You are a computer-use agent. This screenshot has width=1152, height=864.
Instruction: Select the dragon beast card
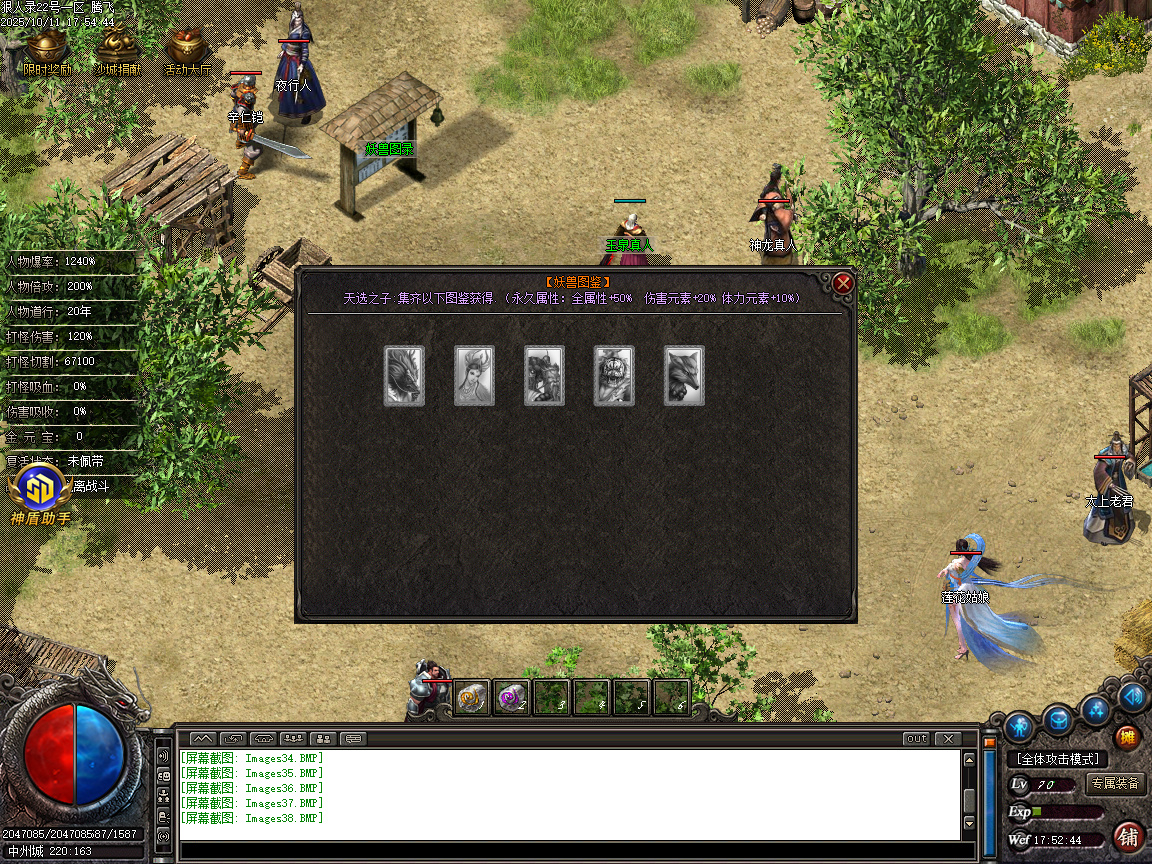pyautogui.click(x=404, y=376)
